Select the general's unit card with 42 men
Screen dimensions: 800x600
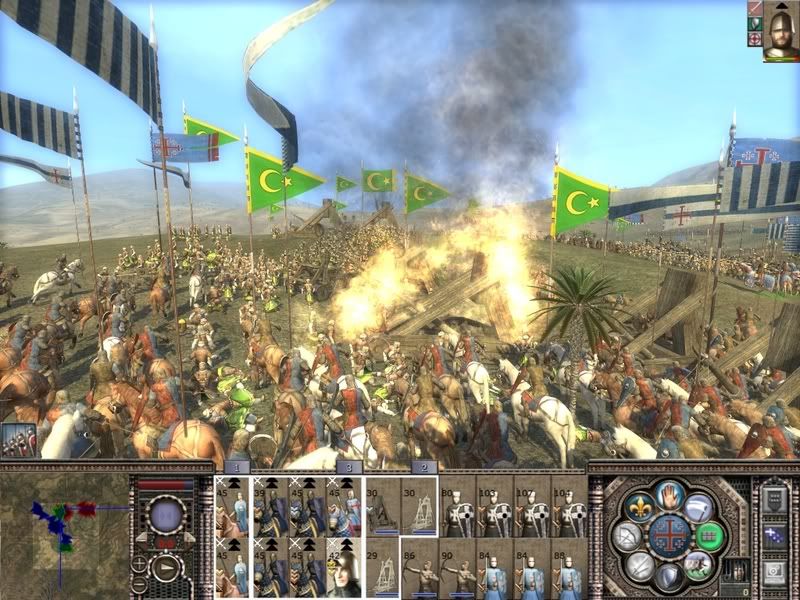tap(343, 567)
